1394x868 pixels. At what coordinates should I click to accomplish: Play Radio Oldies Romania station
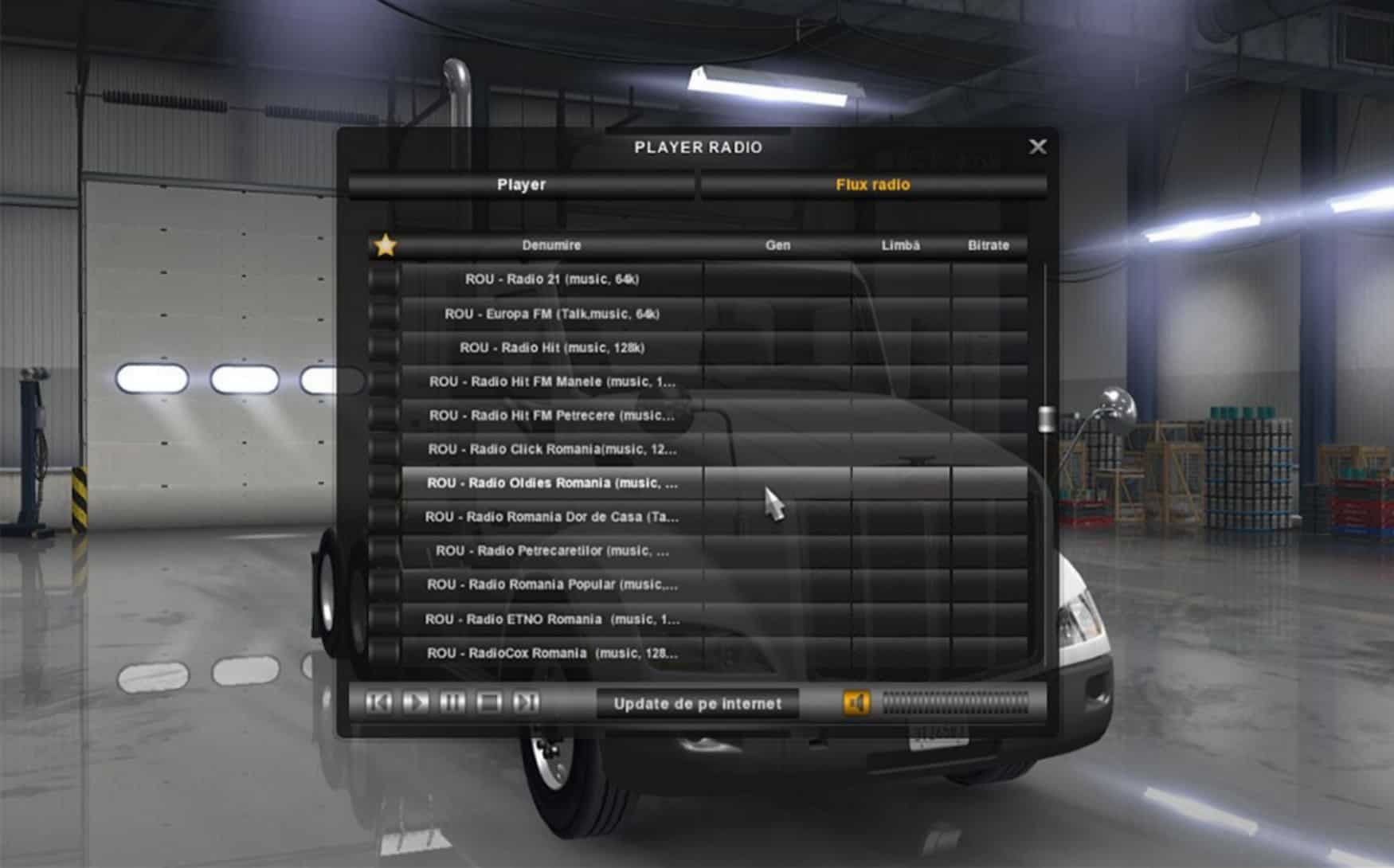point(551,483)
